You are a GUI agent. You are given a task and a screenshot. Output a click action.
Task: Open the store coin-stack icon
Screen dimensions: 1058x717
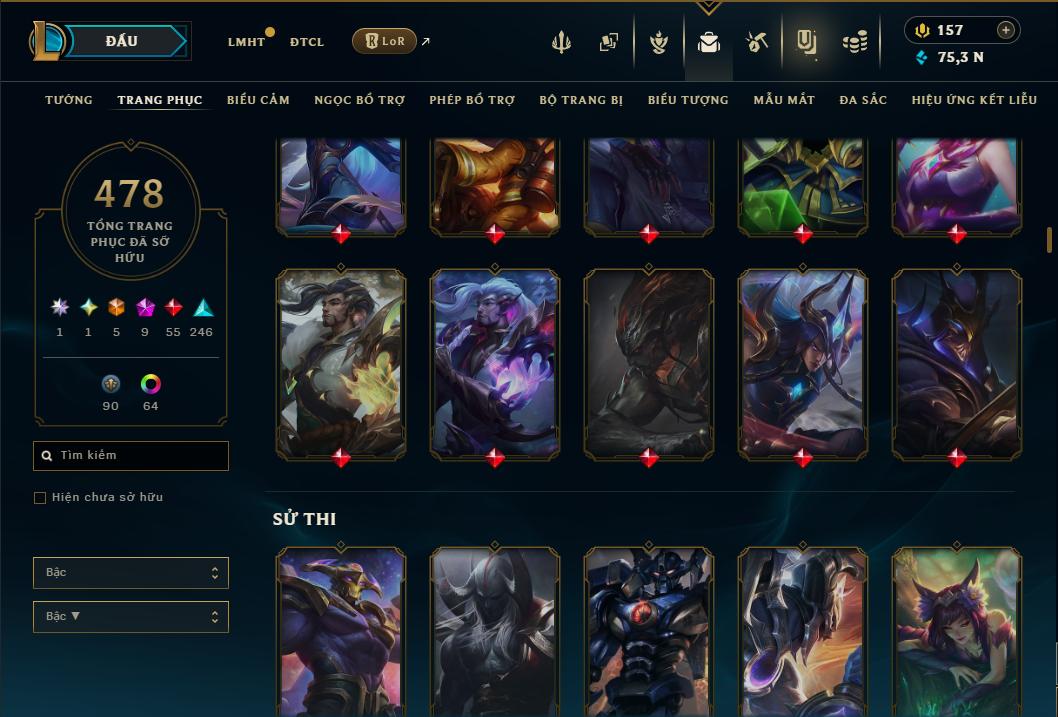click(854, 42)
